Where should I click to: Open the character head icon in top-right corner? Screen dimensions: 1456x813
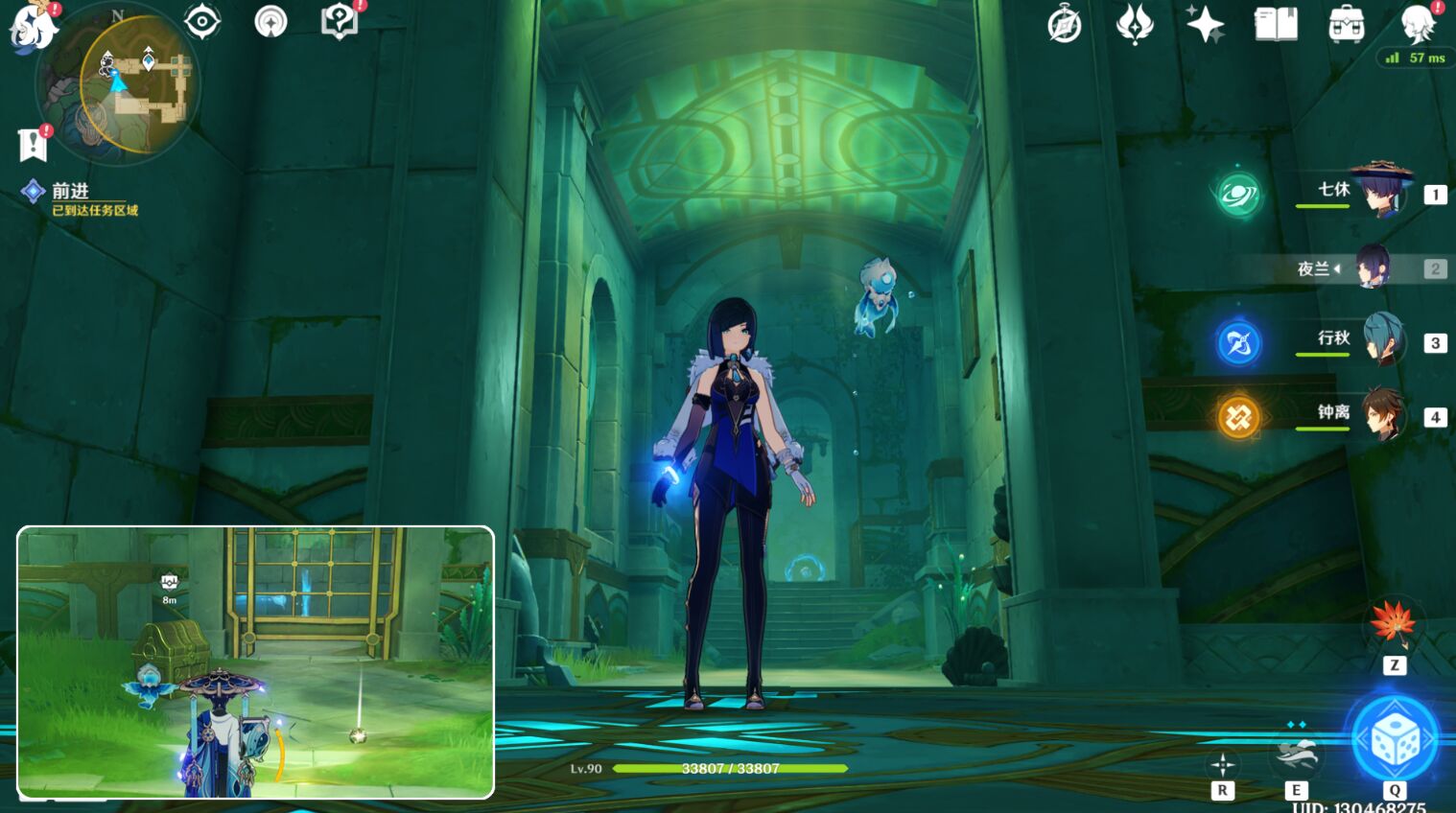(x=1417, y=23)
